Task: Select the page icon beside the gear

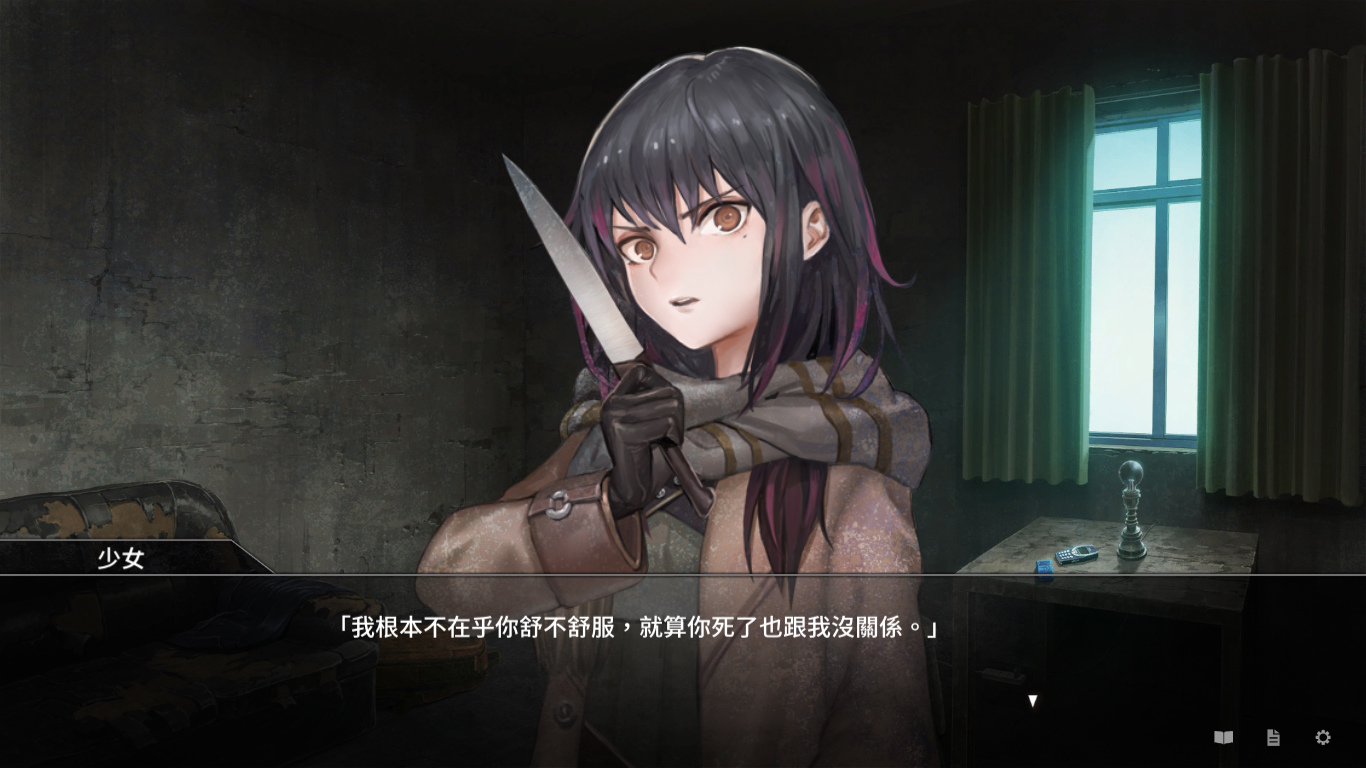Action: 1272,737
